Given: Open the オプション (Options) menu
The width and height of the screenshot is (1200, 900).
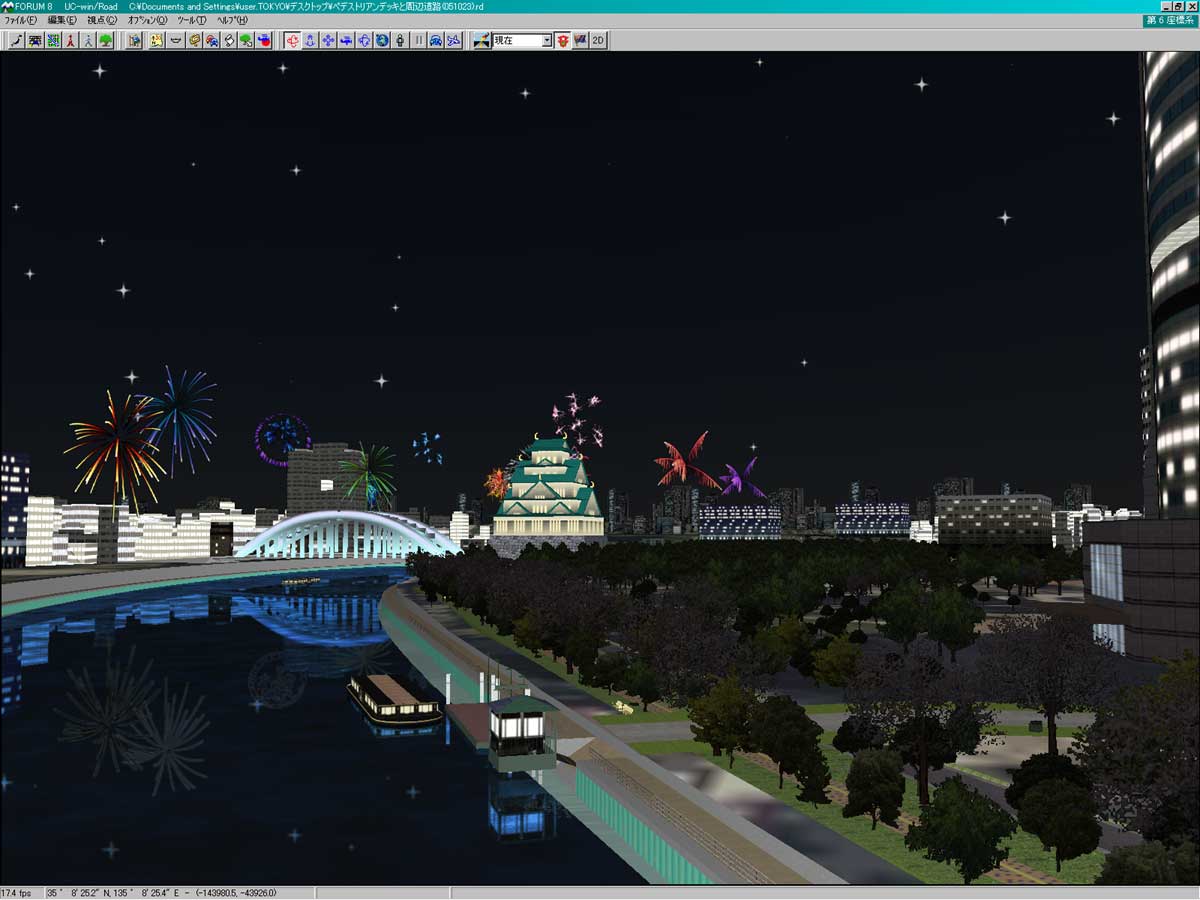Looking at the screenshot, I should click(147, 20).
